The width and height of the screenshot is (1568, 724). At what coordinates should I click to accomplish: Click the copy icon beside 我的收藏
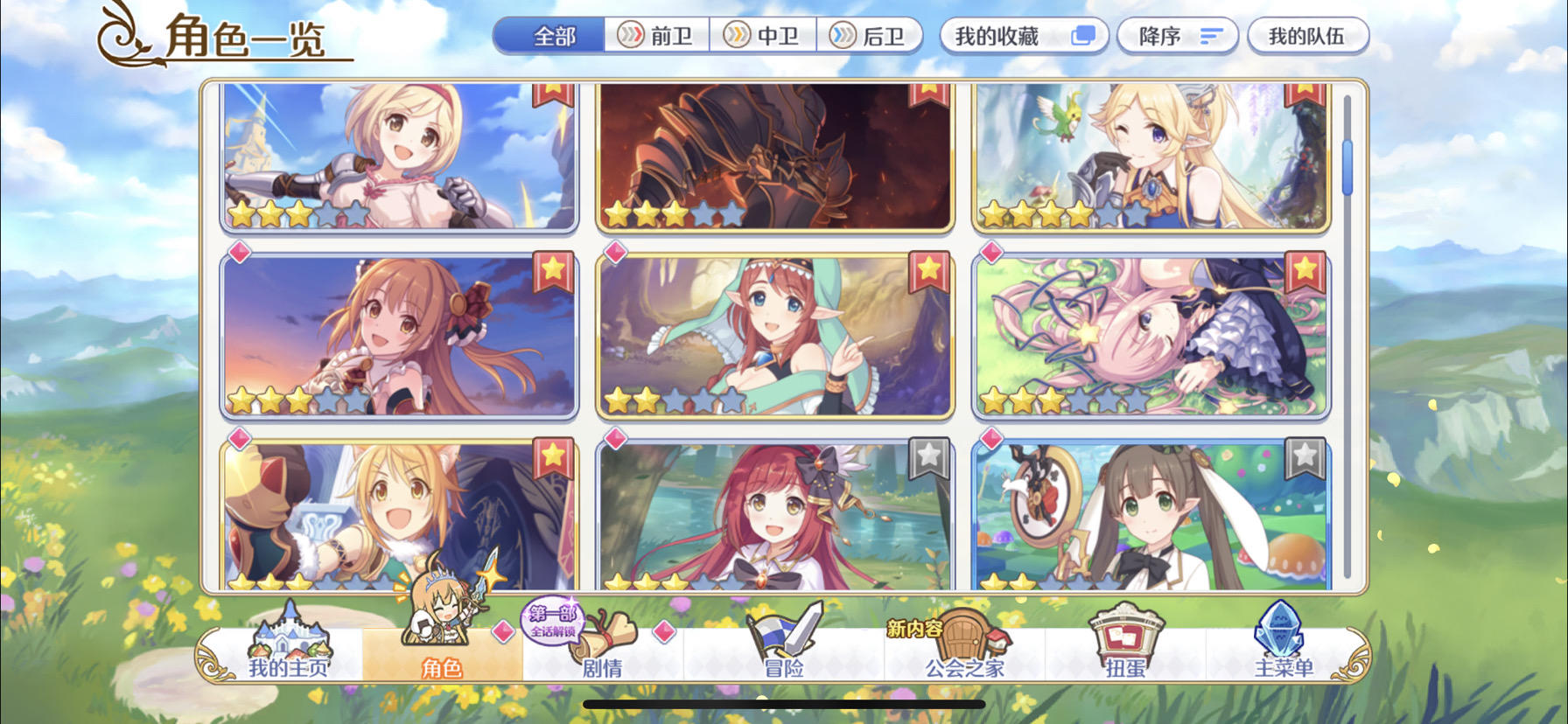[x=1085, y=36]
